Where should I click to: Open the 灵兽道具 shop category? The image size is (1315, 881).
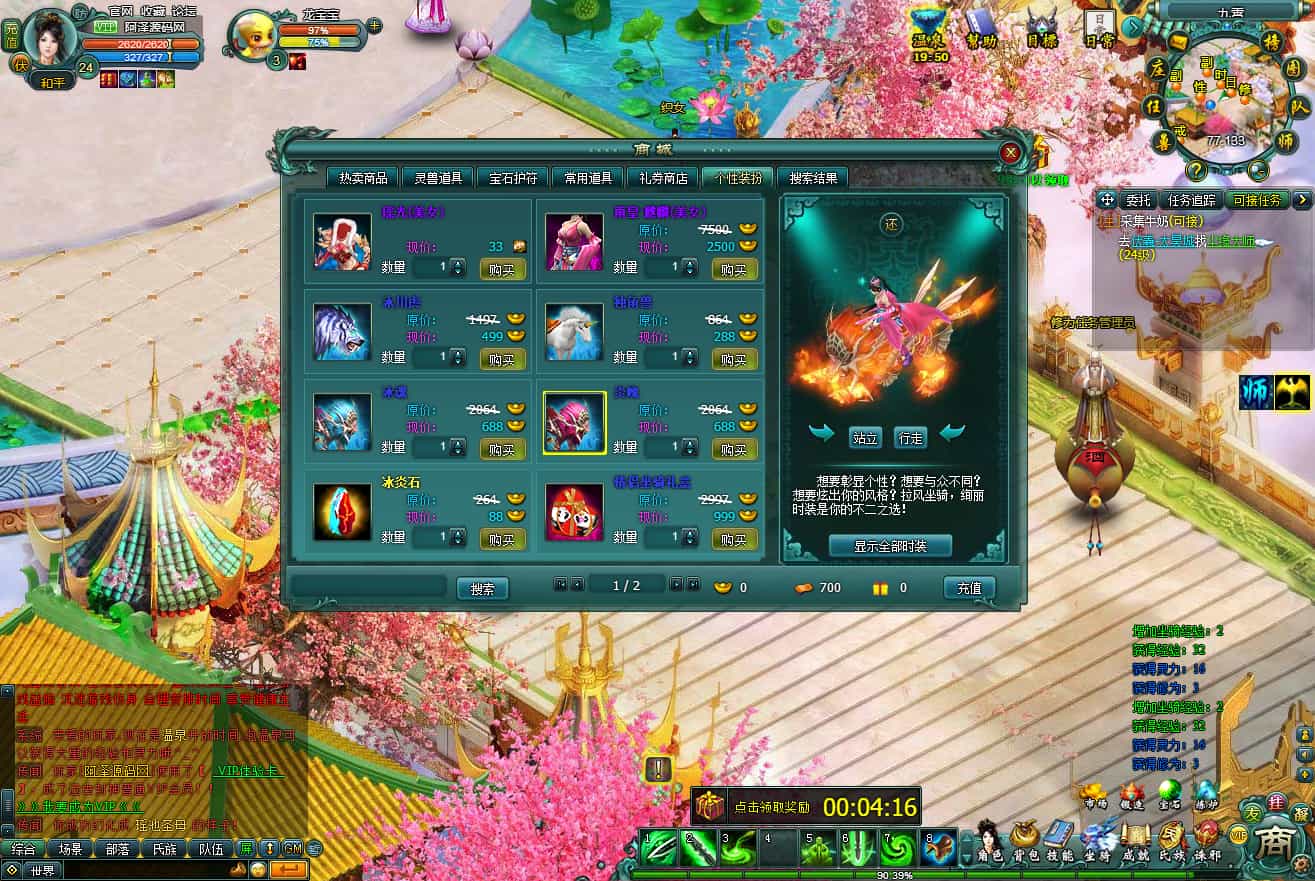(x=438, y=178)
